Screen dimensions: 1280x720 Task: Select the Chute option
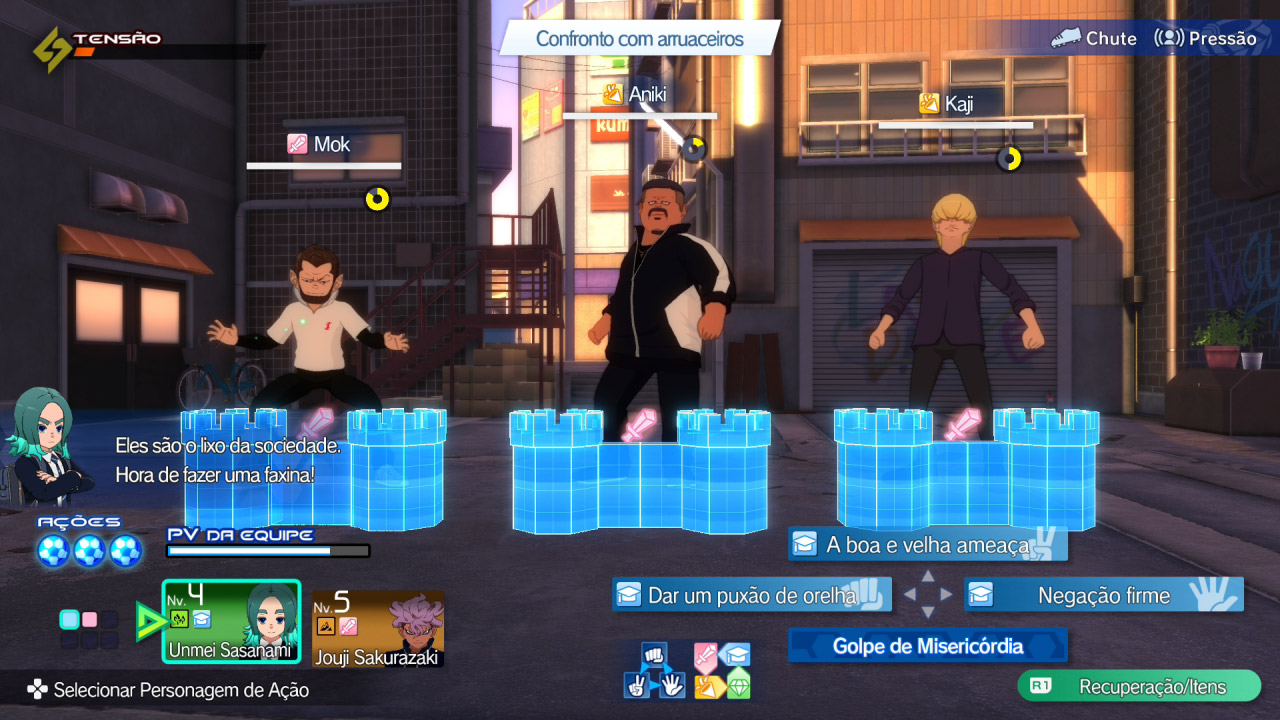[1094, 38]
